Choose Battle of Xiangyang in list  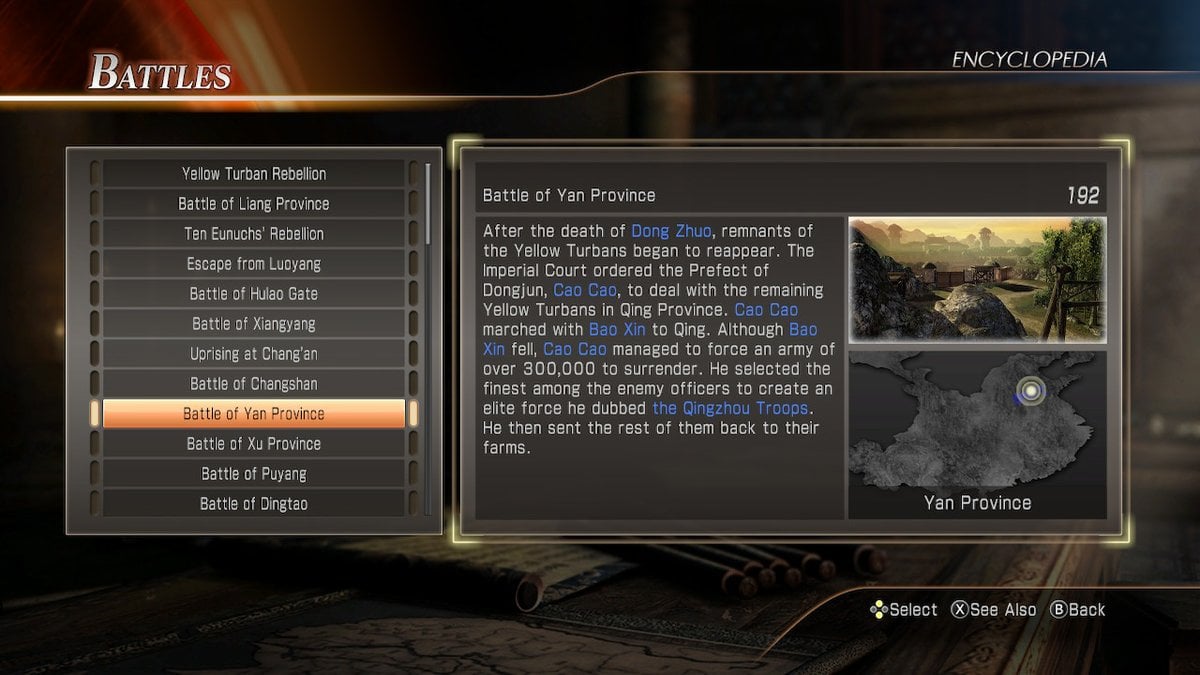[x=254, y=324]
